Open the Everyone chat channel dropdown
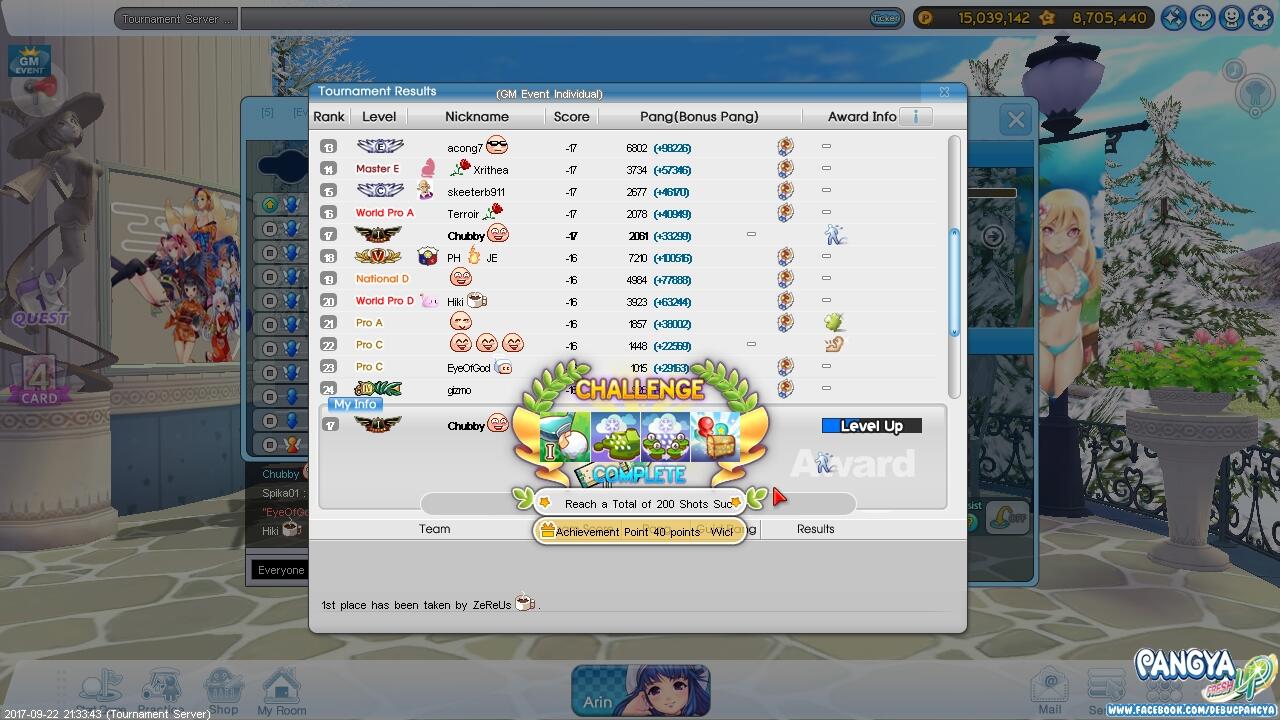 (281, 570)
